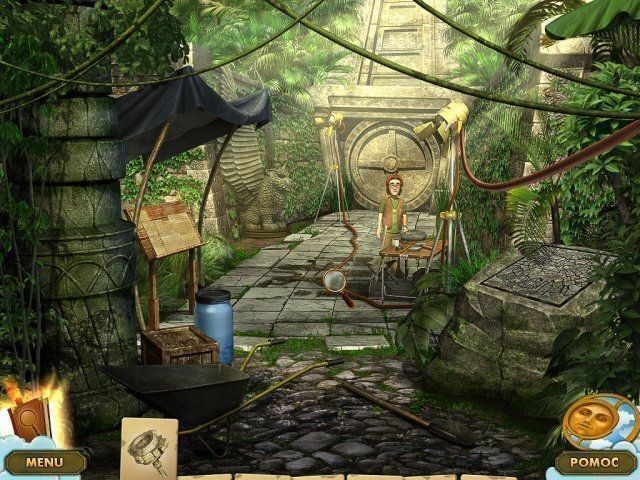Open the MENU button
This screenshot has height=480, width=640.
43,462
